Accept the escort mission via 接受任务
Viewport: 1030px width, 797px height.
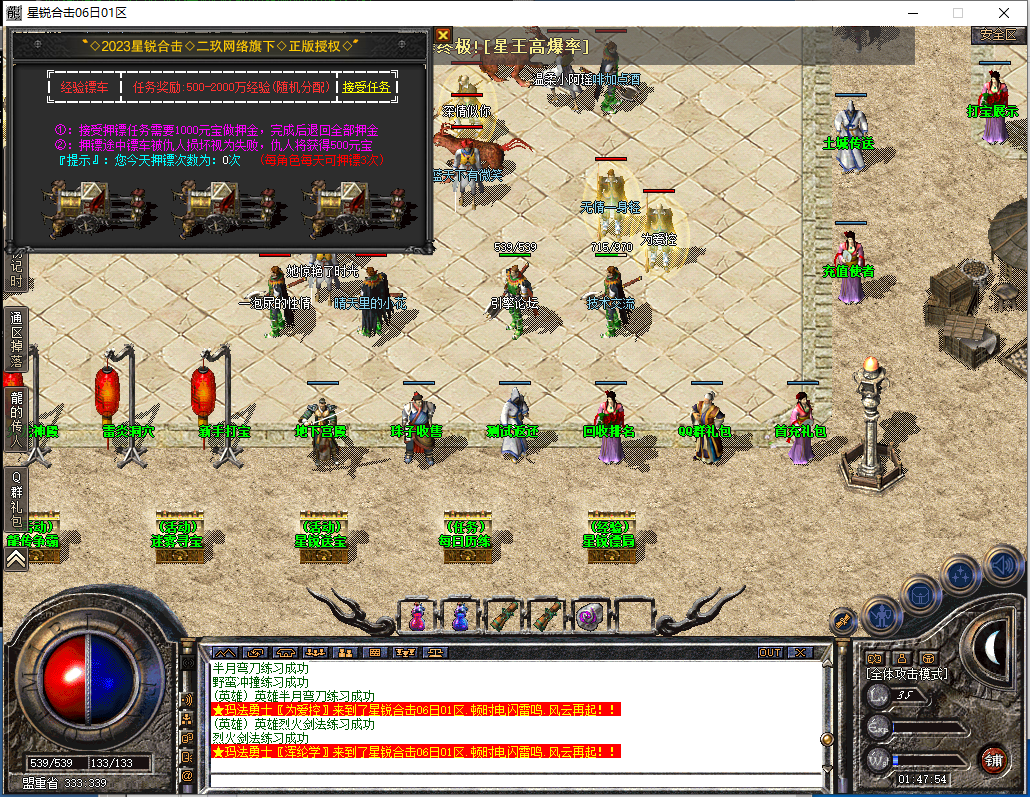click(x=367, y=87)
